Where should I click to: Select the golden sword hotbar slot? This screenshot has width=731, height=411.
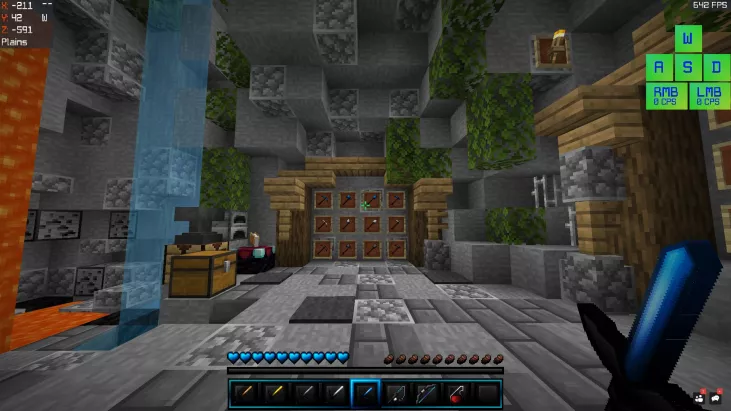(274, 393)
